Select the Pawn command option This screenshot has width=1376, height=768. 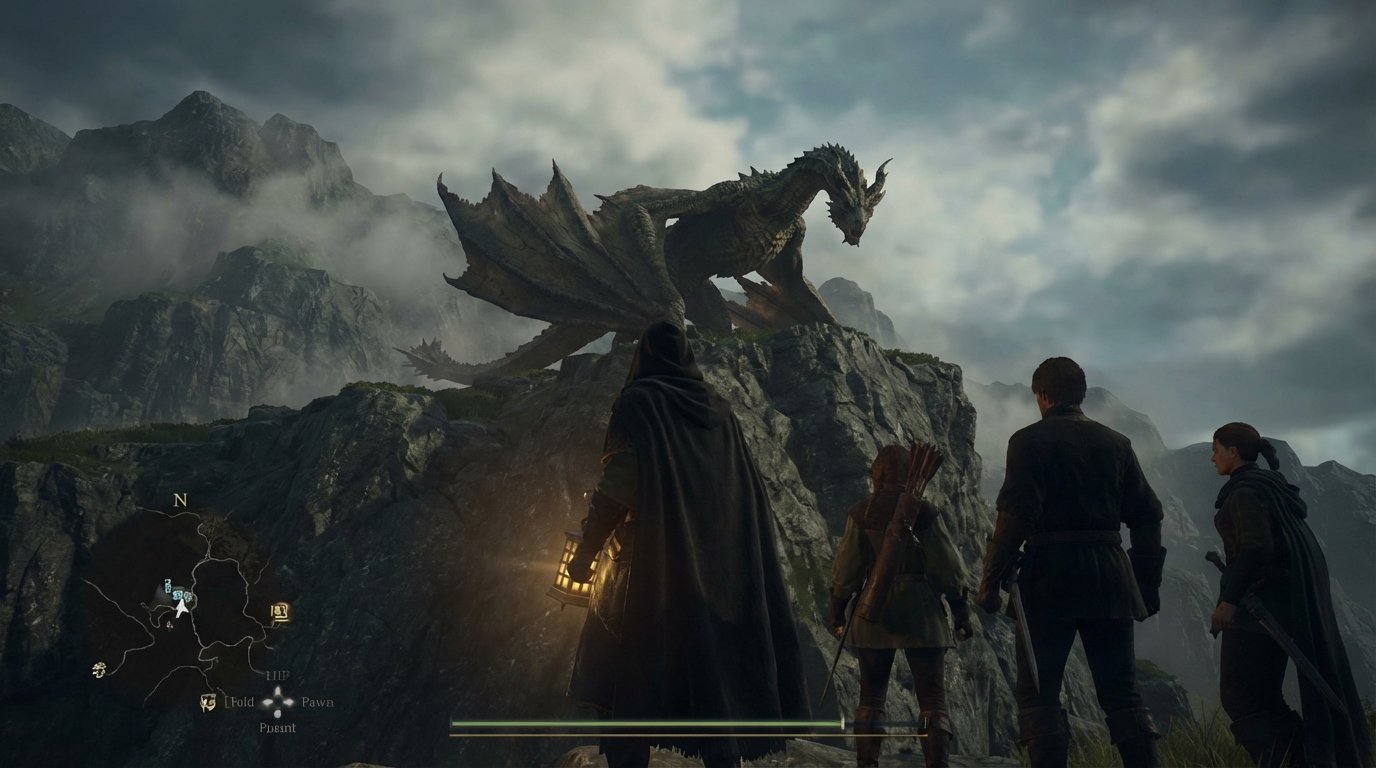319,701
